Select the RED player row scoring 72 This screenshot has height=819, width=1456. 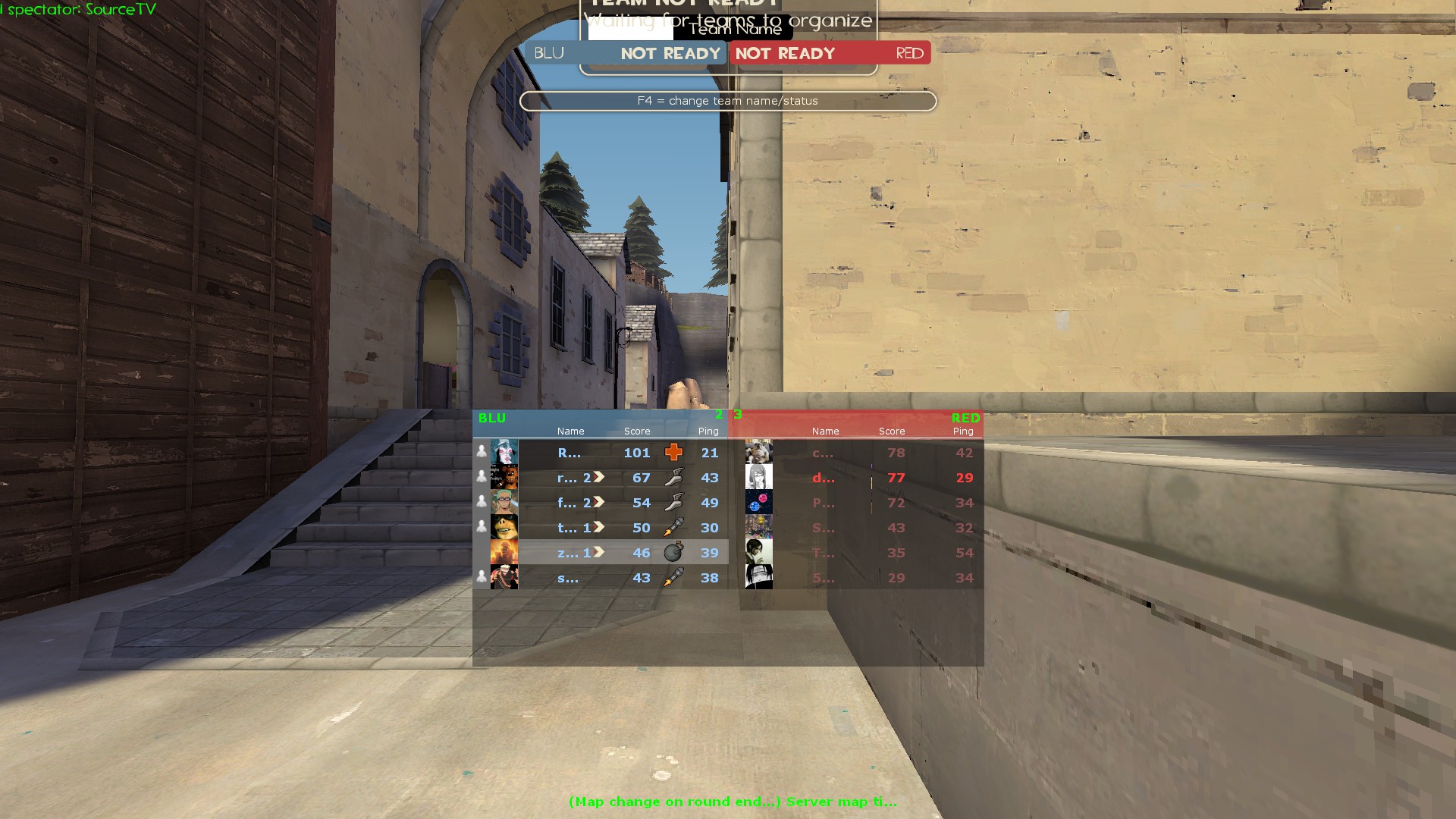click(x=857, y=503)
